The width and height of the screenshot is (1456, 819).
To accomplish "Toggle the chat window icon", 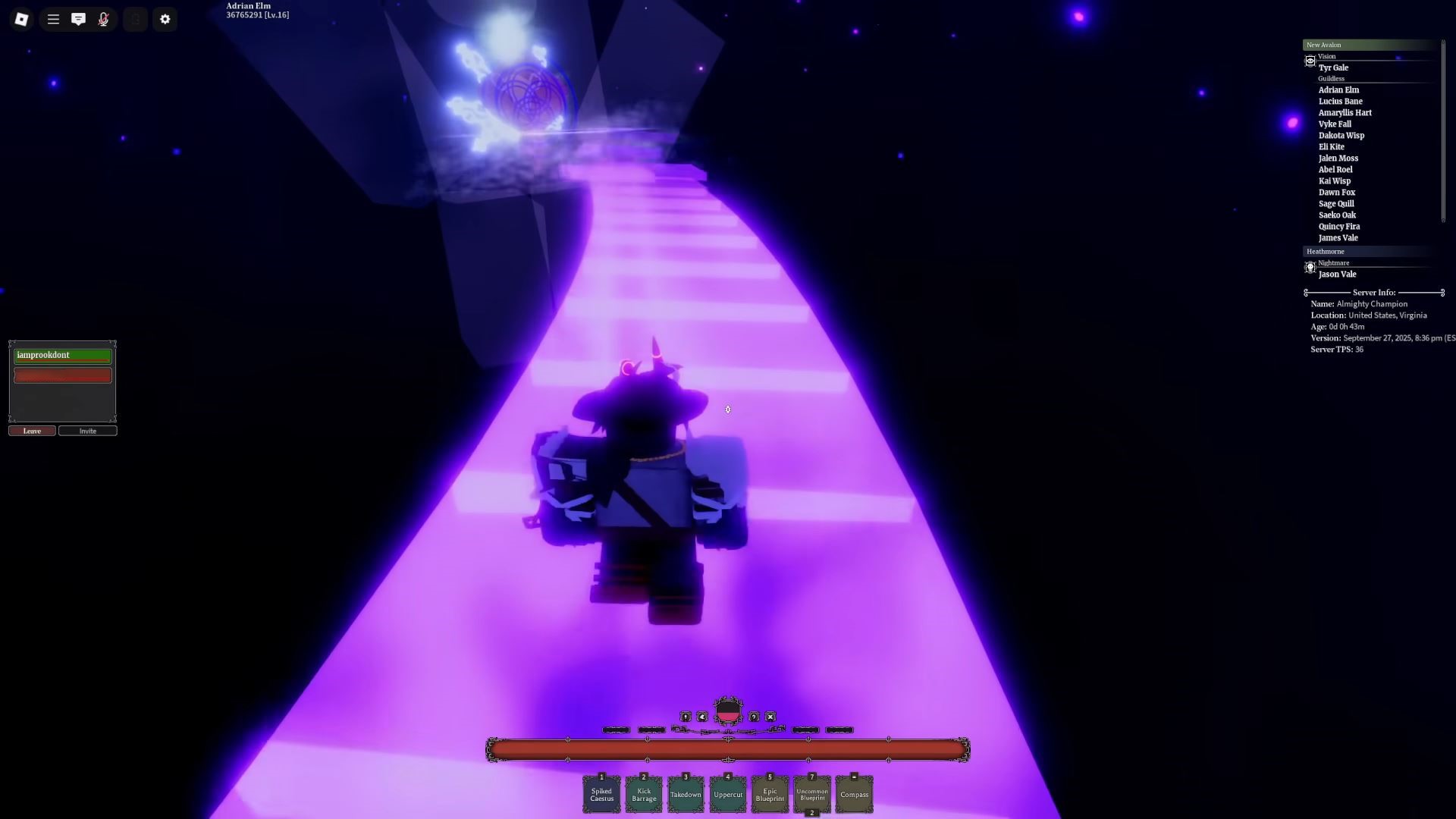I will (x=78, y=19).
